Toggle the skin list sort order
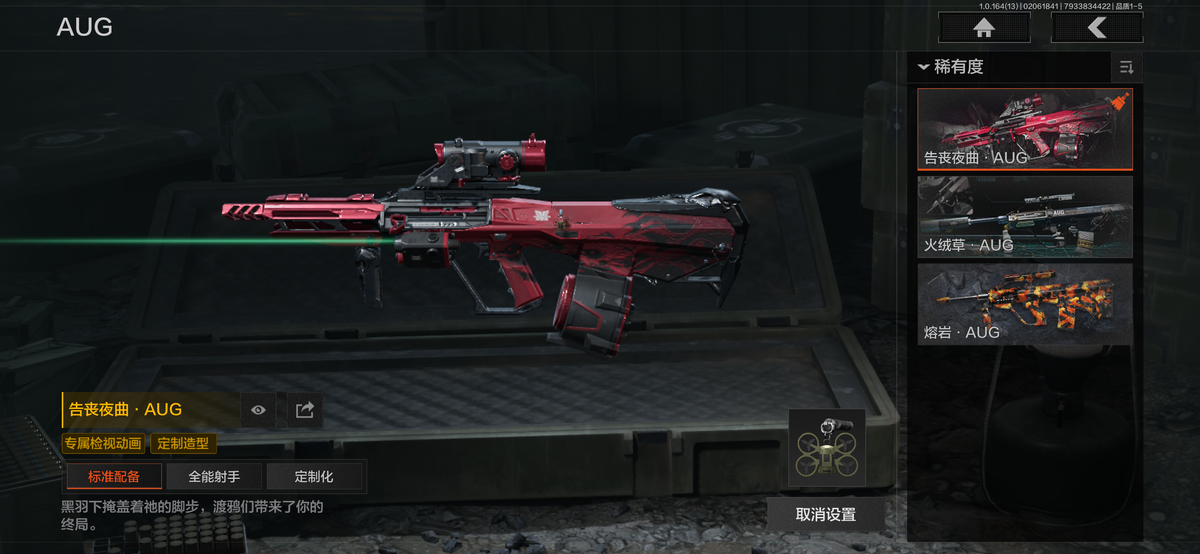This screenshot has width=1200, height=554. (x=1126, y=67)
